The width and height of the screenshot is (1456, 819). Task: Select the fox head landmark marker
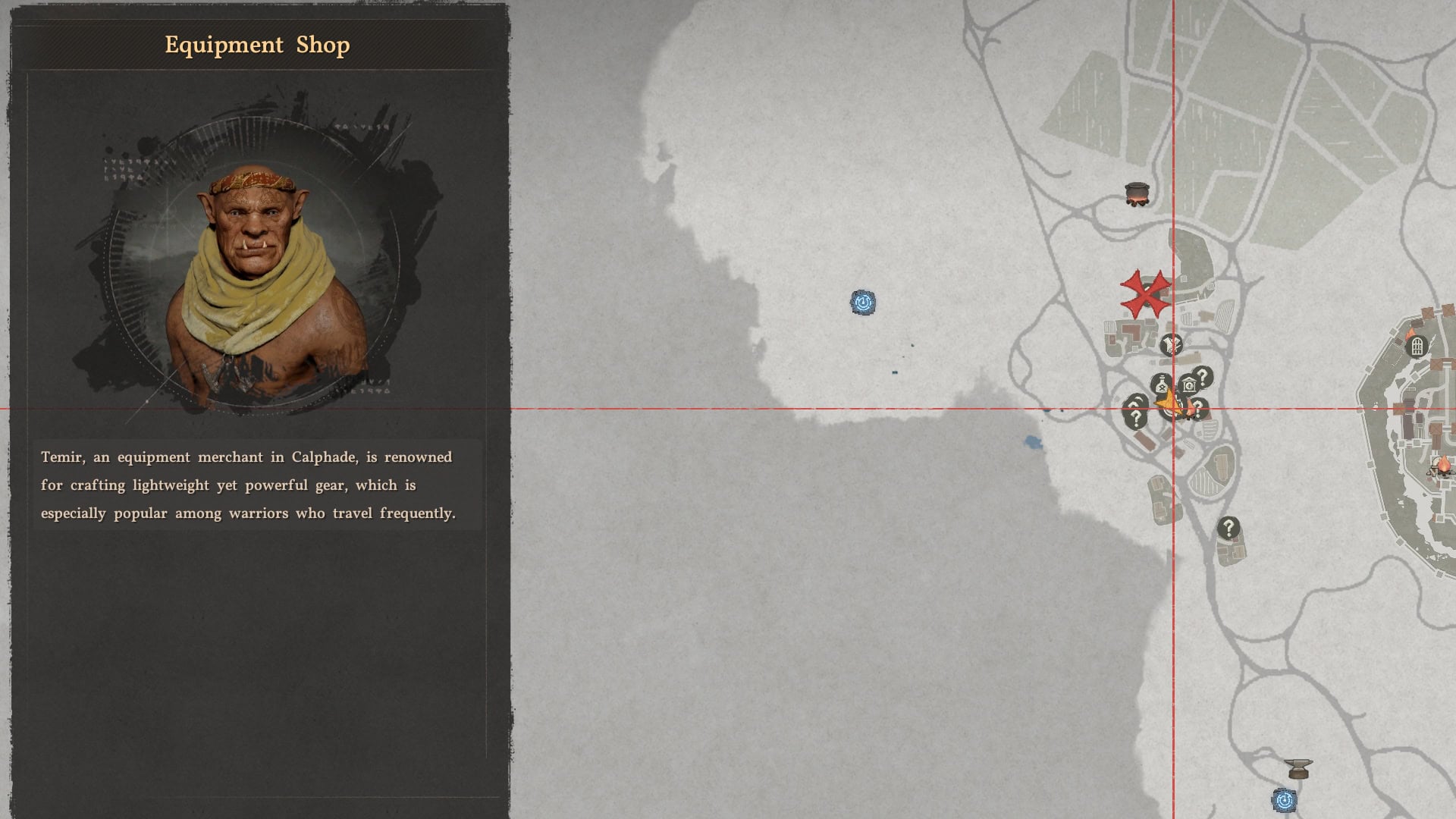pos(1171,344)
